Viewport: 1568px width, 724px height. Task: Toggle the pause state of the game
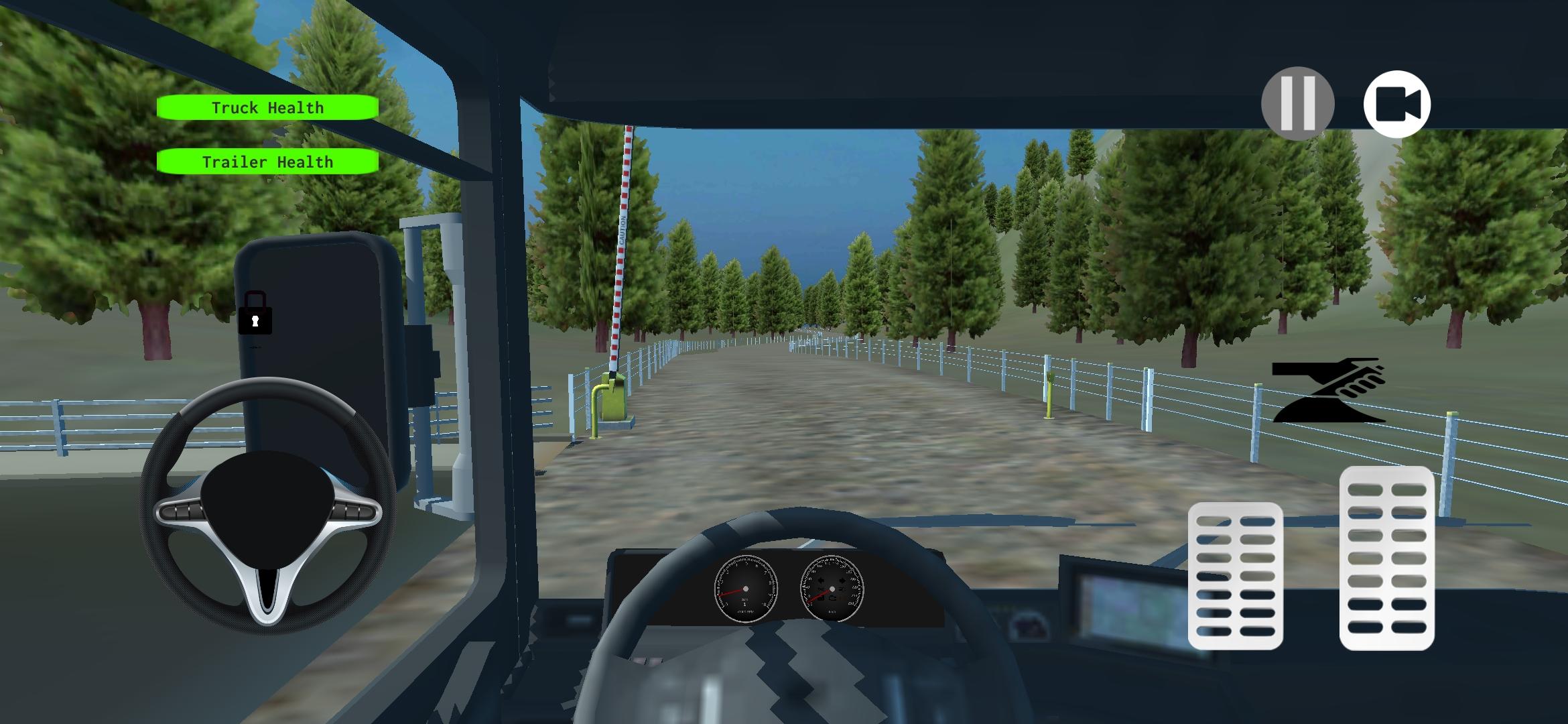click(x=1298, y=102)
